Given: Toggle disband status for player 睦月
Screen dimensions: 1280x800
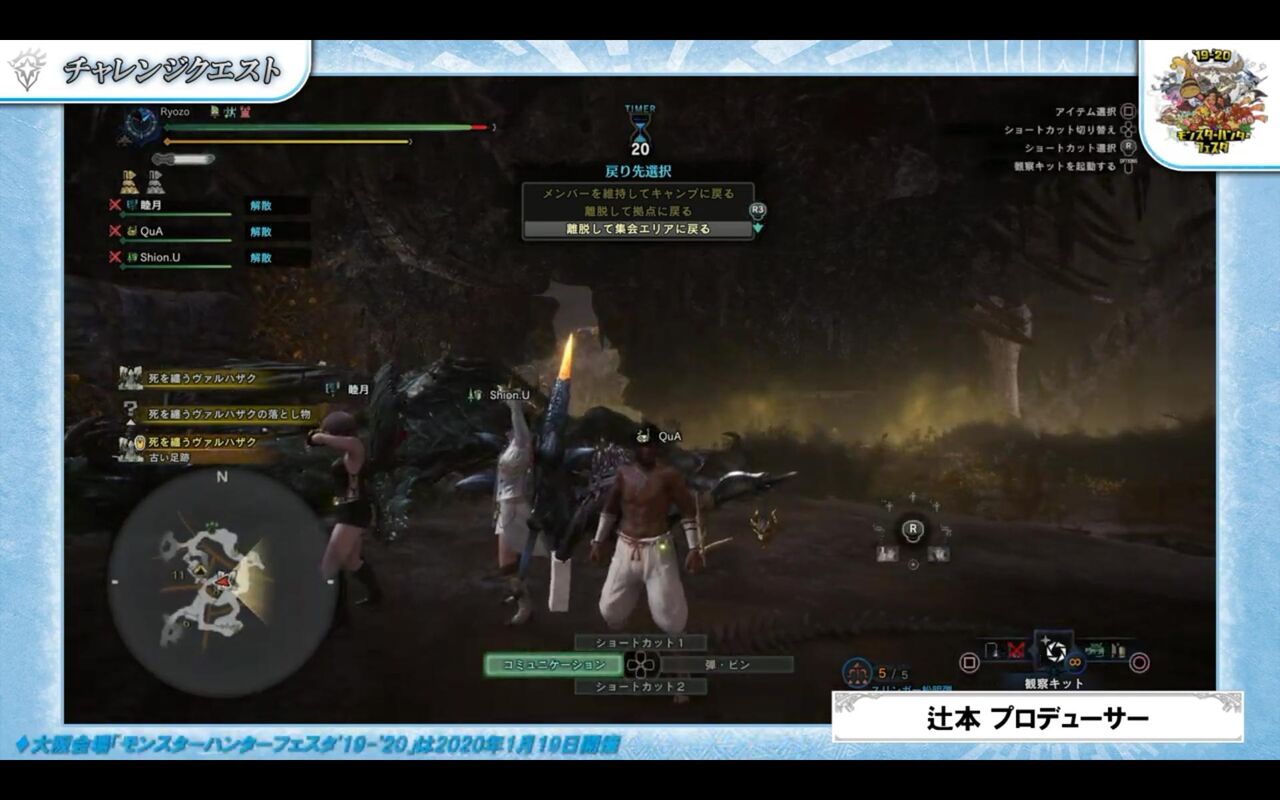Looking at the screenshot, I should tap(259, 206).
